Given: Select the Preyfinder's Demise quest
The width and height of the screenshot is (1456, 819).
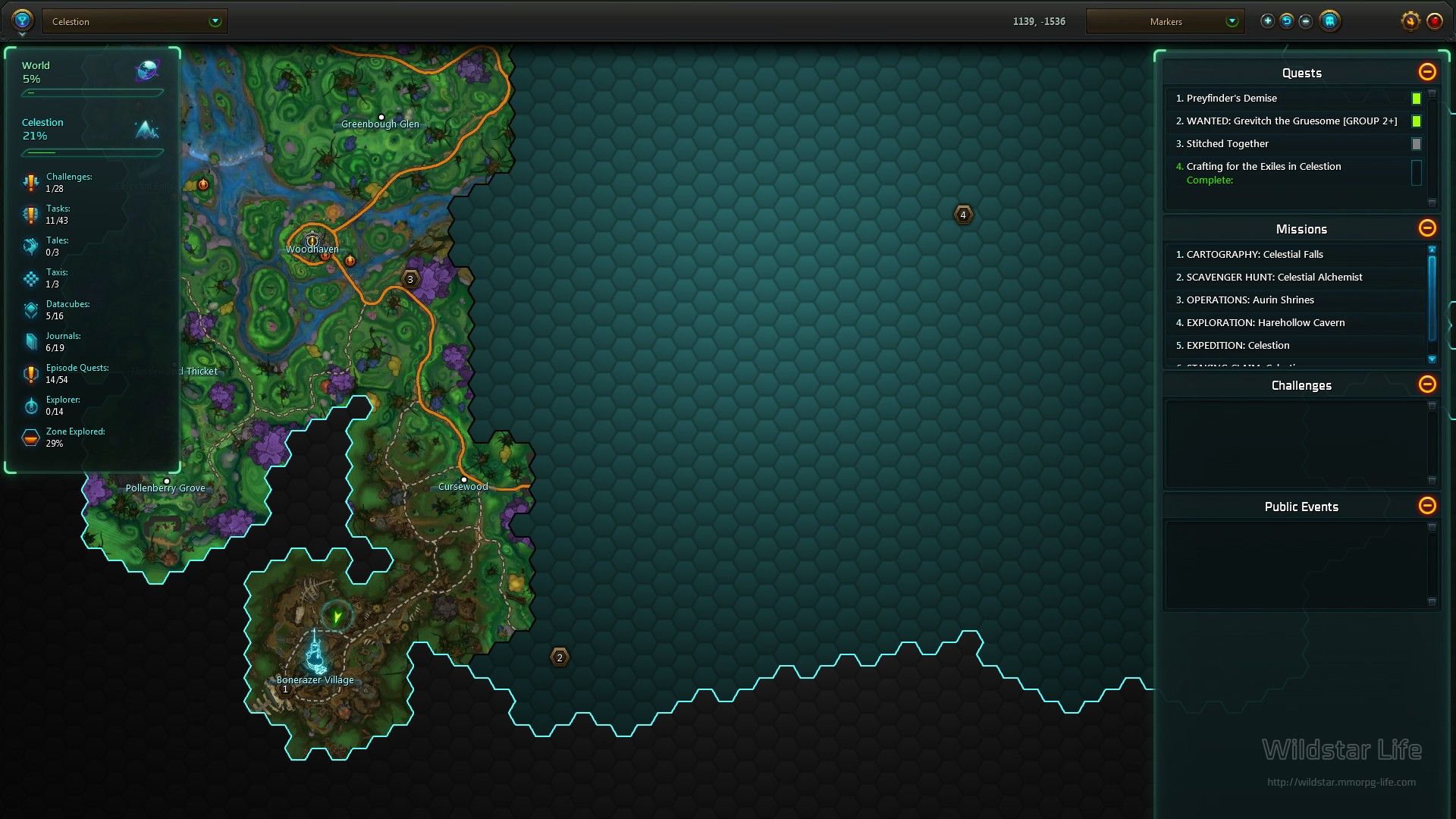Looking at the screenshot, I should pyautogui.click(x=1232, y=98).
